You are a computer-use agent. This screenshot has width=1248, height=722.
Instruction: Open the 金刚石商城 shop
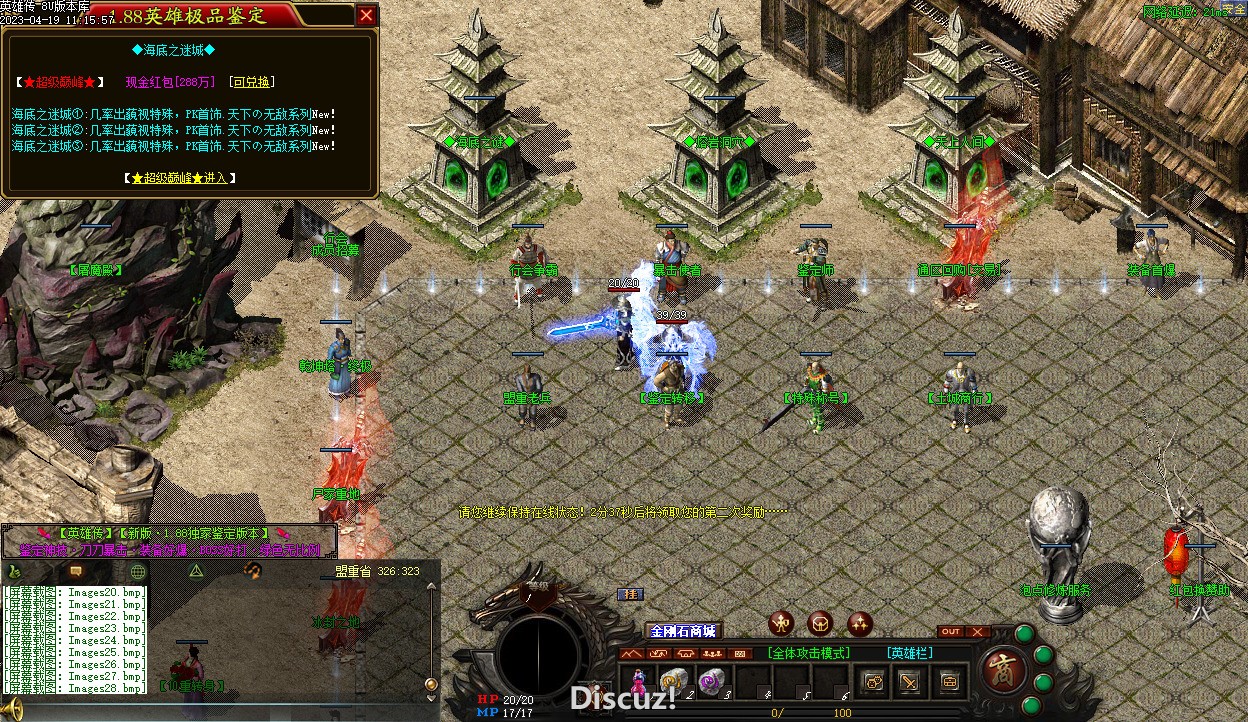[x=683, y=631]
